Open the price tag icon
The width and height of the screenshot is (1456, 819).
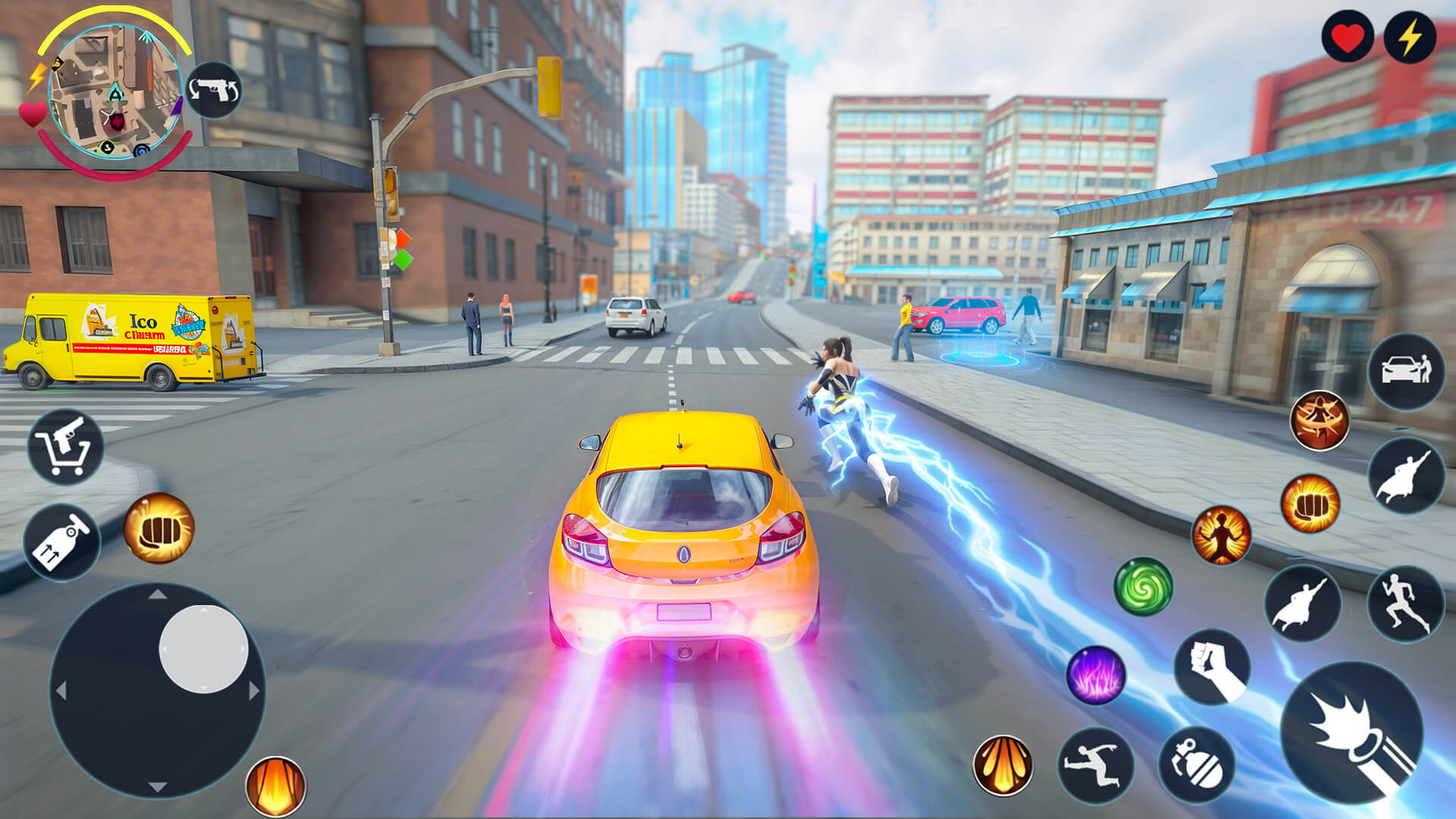click(x=61, y=542)
